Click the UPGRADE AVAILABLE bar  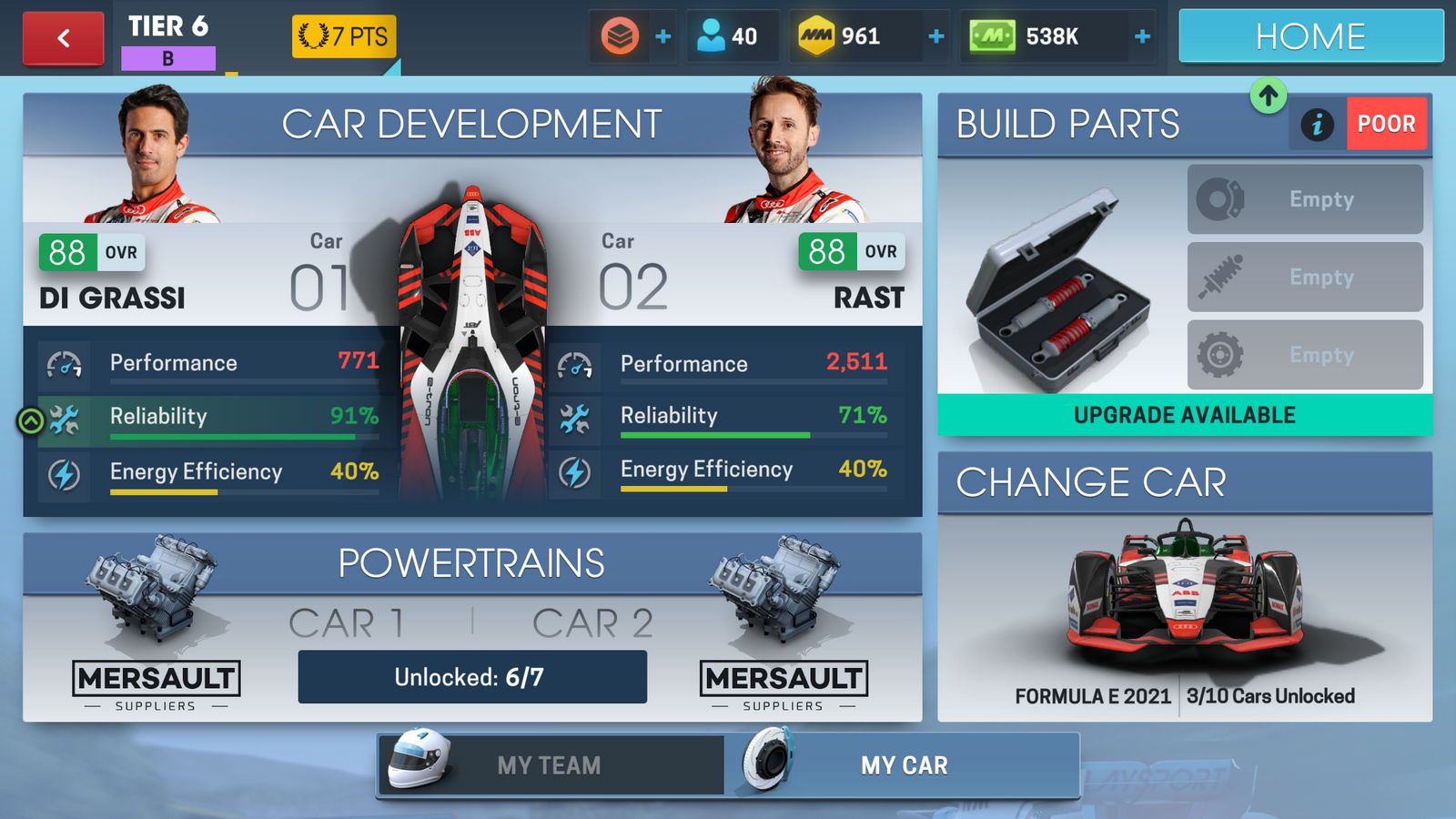pyautogui.click(x=1185, y=415)
